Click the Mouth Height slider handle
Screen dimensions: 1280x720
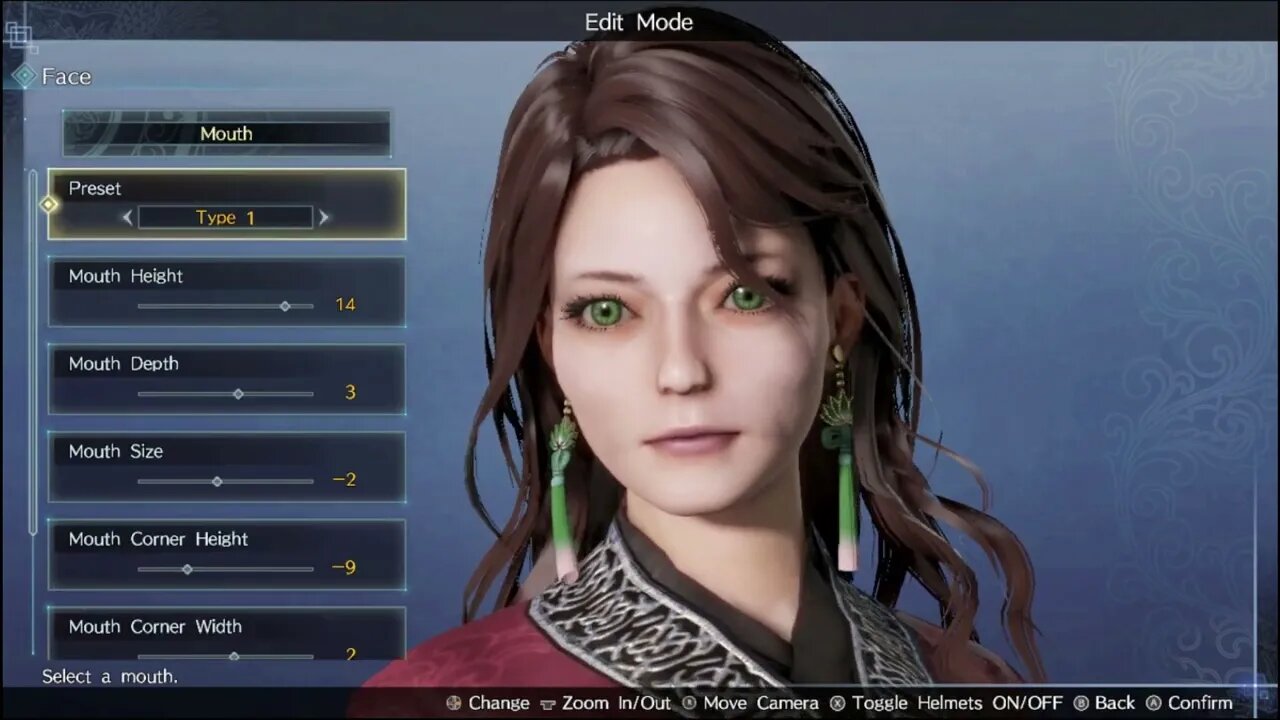(x=285, y=306)
